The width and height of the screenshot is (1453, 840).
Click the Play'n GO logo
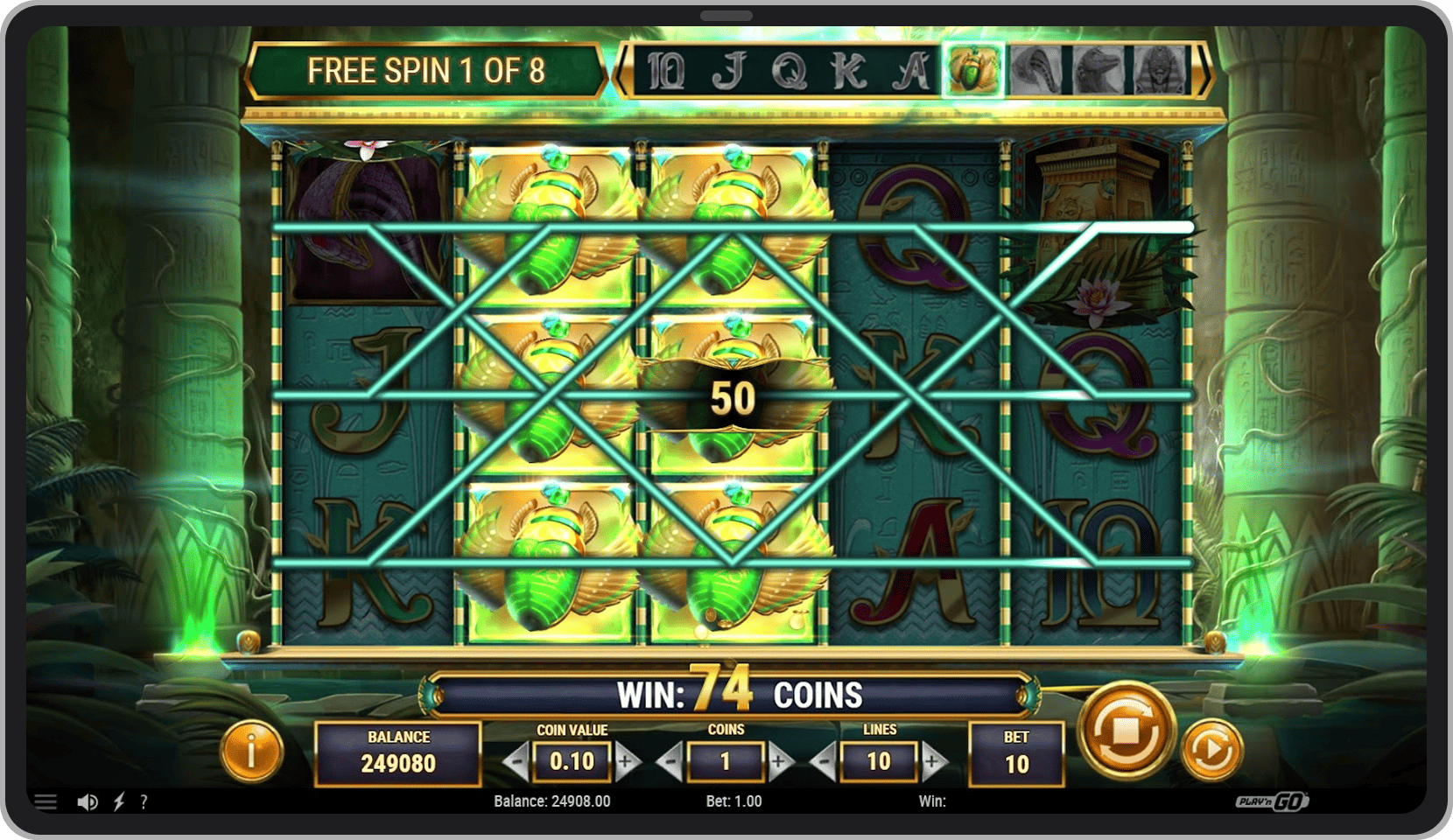[x=1270, y=800]
